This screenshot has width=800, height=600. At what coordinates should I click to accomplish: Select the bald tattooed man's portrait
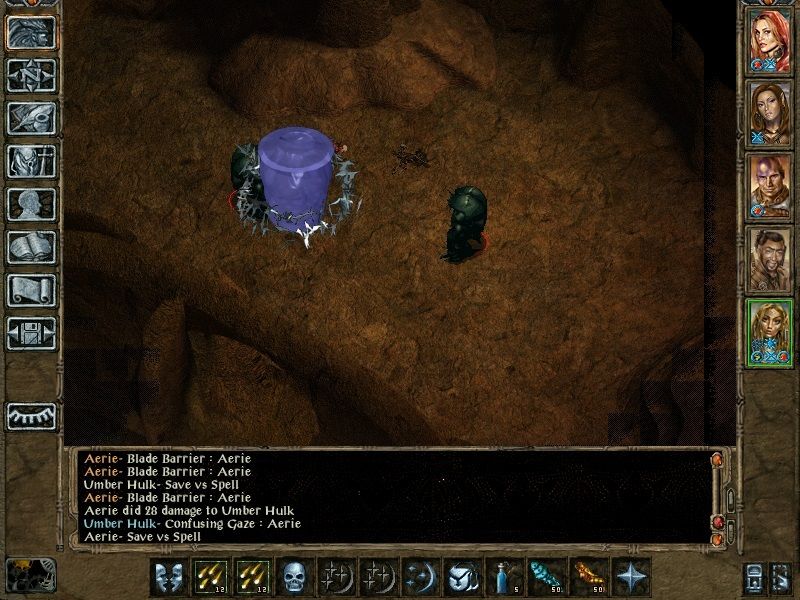click(769, 186)
